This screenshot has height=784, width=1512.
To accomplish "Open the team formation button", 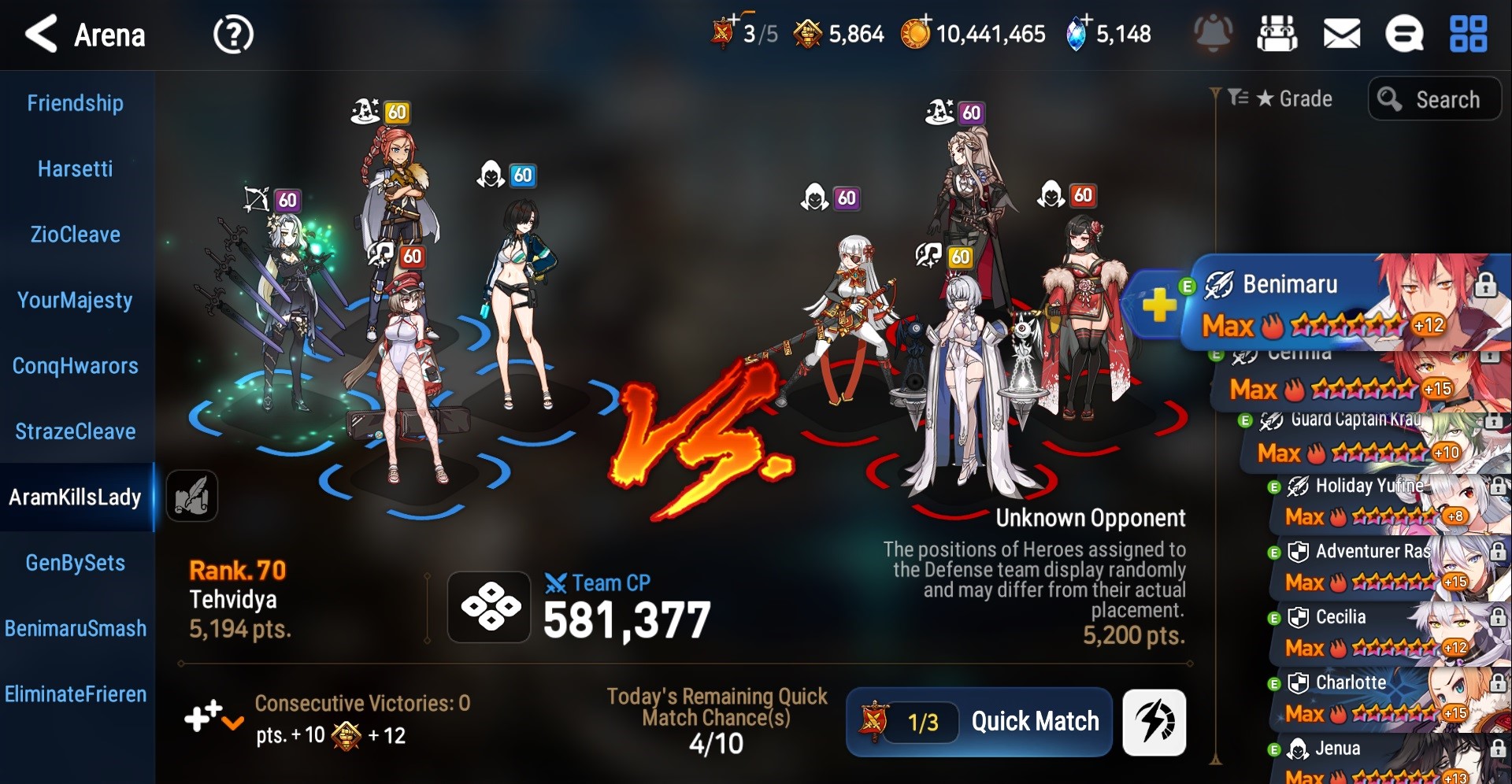I will coord(489,607).
